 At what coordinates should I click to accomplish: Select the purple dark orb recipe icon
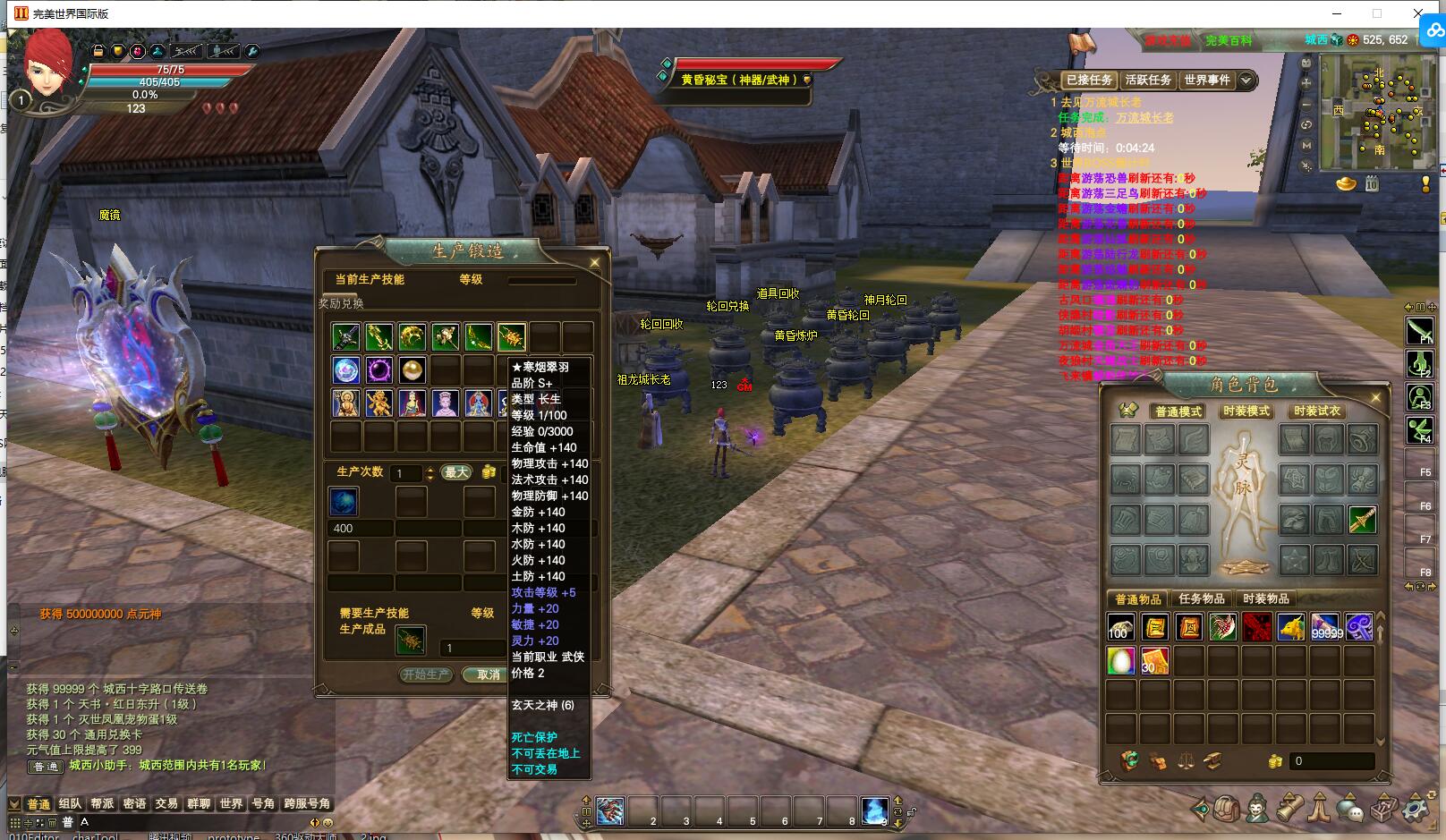(379, 369)
